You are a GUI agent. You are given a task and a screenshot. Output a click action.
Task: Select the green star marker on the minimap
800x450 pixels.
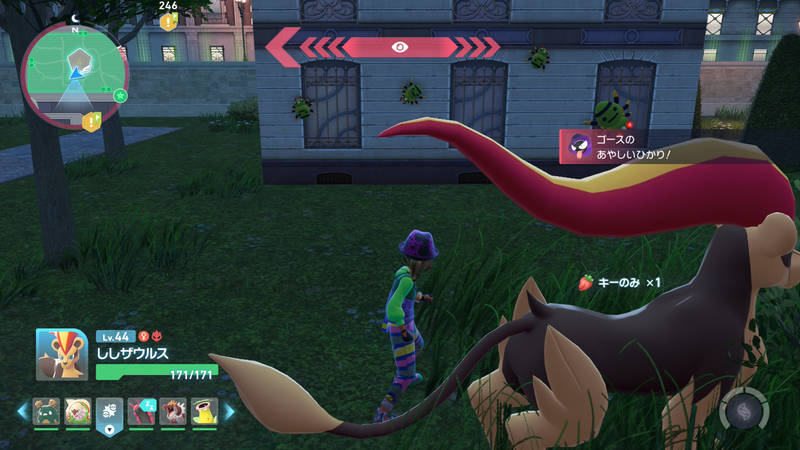(x=121, y=95)
